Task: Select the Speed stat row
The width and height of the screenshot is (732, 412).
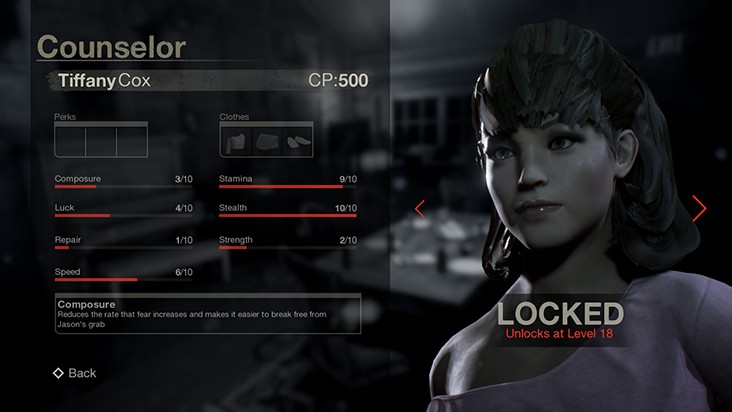Action: point(124,274)
